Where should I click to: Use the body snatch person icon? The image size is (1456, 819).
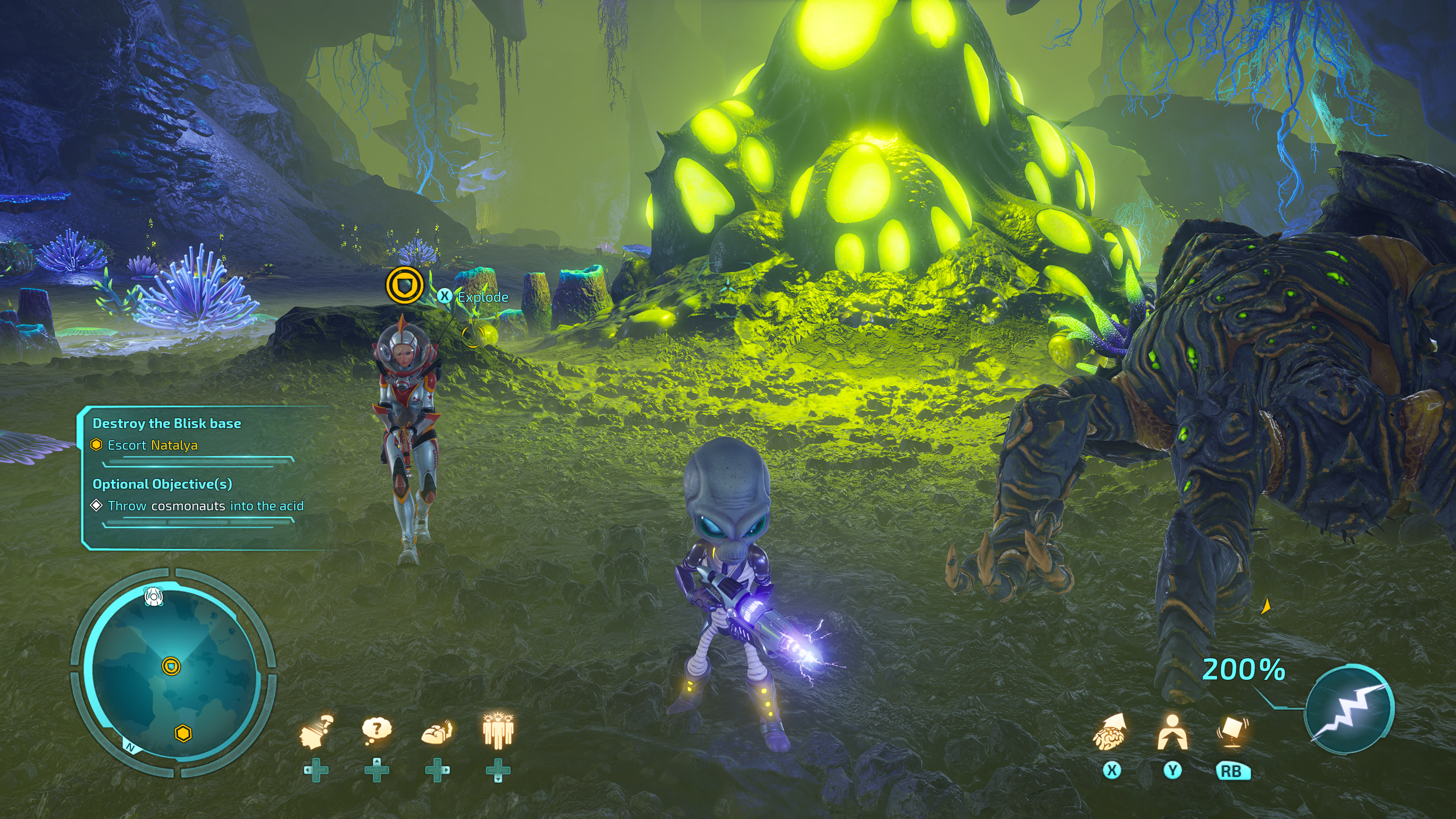[x=1172, y=733]
